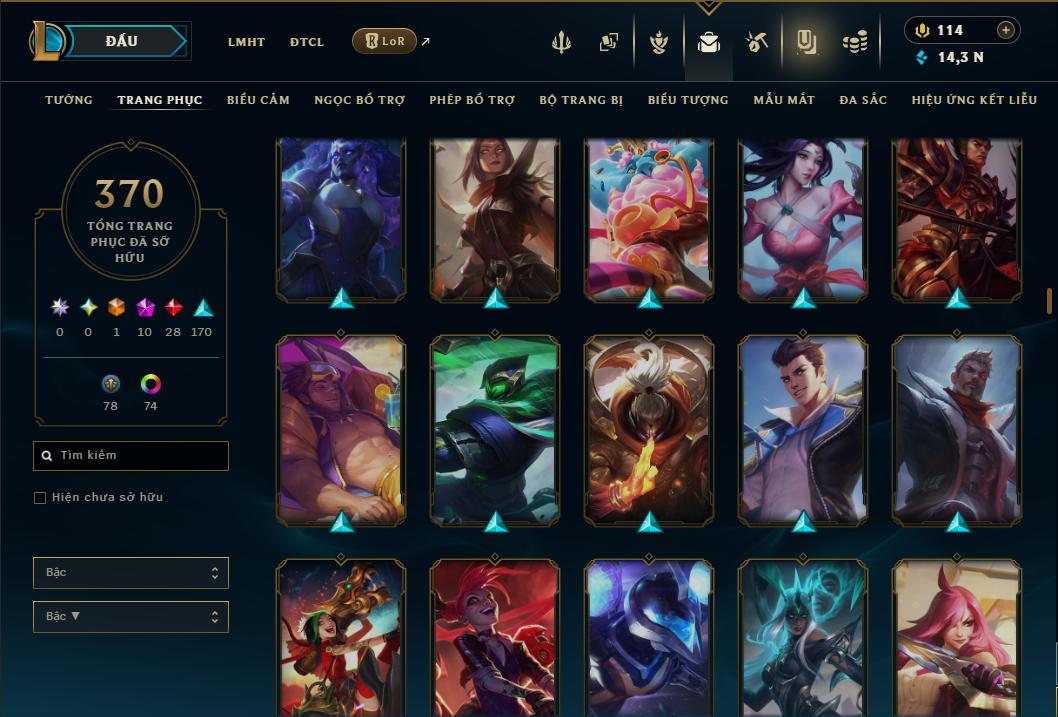This screenshot has height=717, width=1058.
Task: Tick the Hiện chưa sở hữu checkbox
Action: [x=40, y=498]
